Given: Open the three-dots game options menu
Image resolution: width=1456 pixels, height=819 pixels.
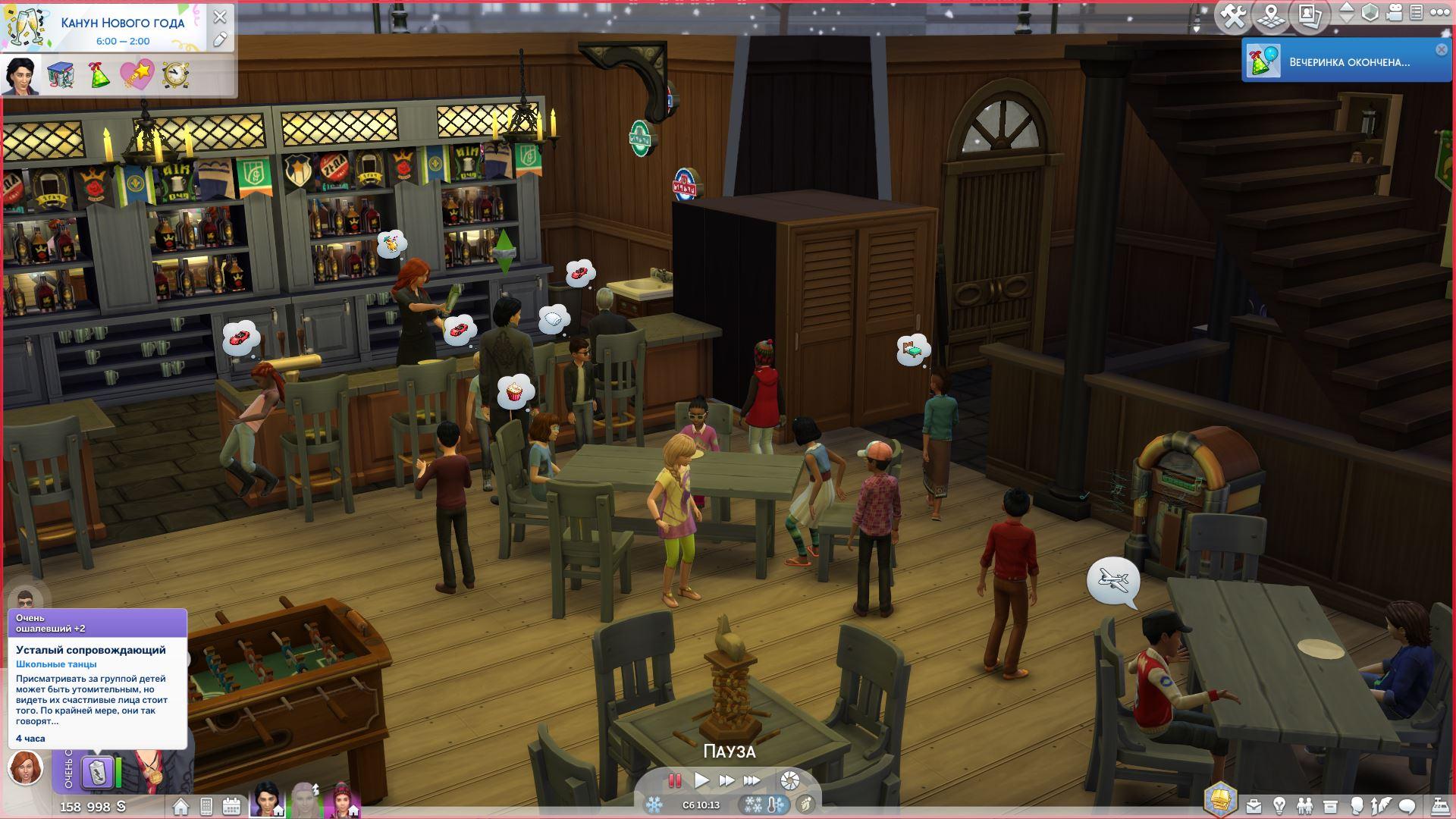Looking at the screenshot, I should pyautogui.click(x=1440, y=13).
